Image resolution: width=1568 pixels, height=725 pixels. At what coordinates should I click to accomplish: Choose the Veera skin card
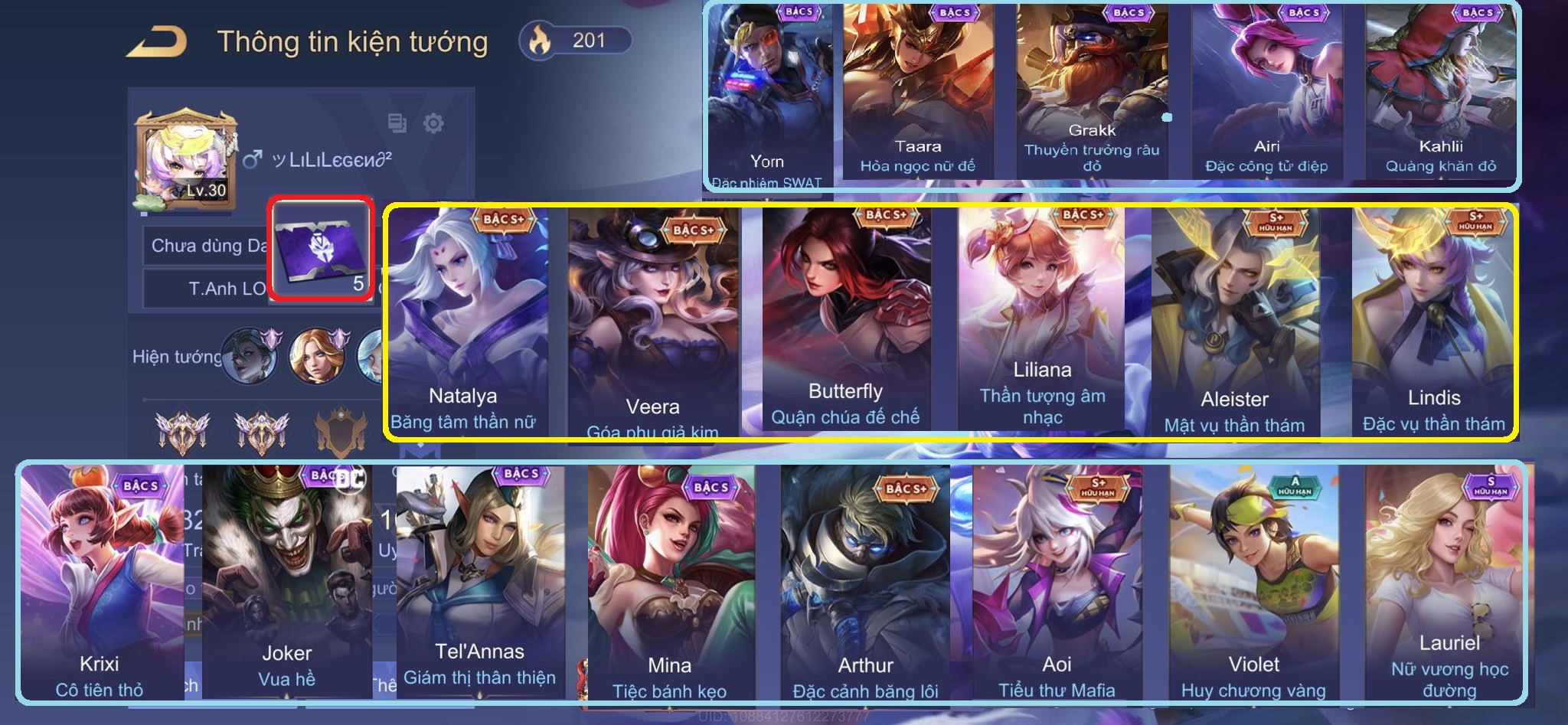[x=652, y=322]
